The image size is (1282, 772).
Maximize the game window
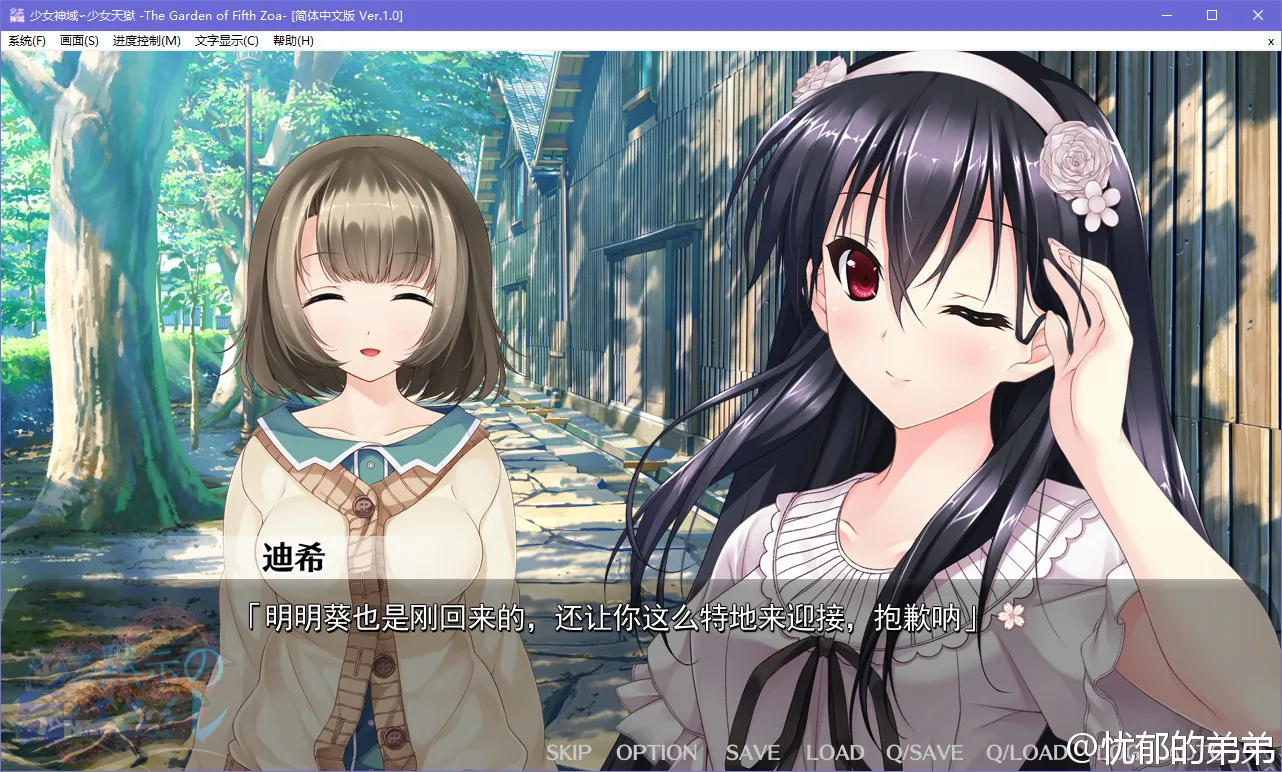[x=1211, y=15]
